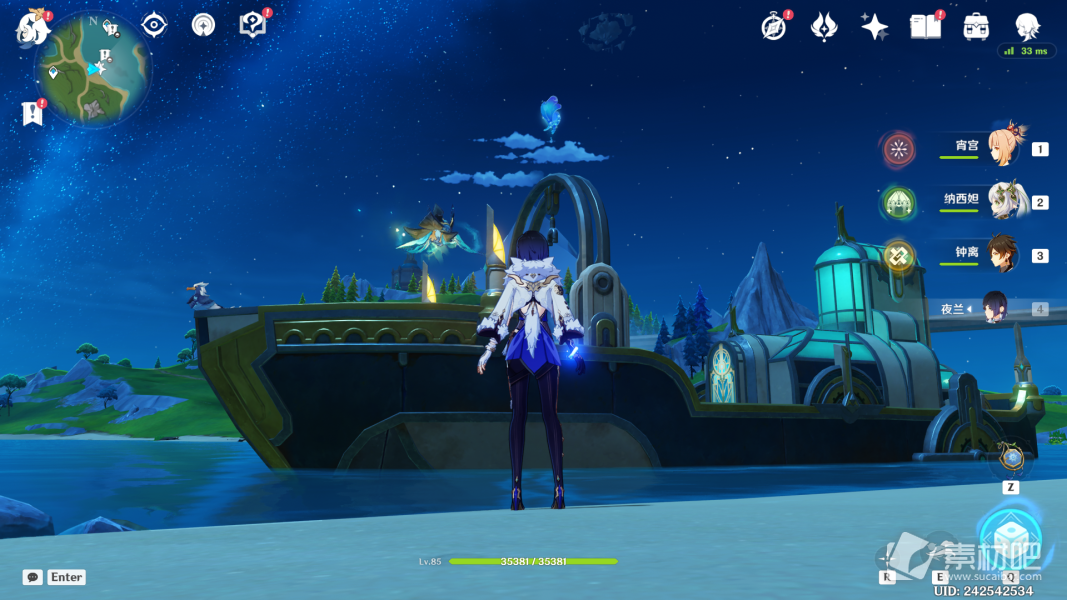1067x600 pixels.
Task: Open the inventory backpack
Action: pos(976,27)
